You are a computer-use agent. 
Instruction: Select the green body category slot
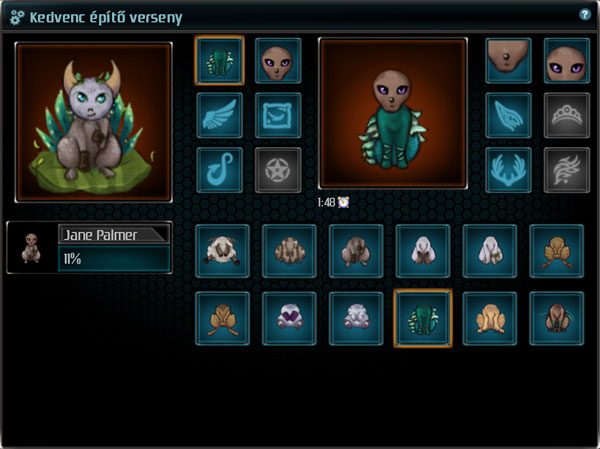click(220, 62)
